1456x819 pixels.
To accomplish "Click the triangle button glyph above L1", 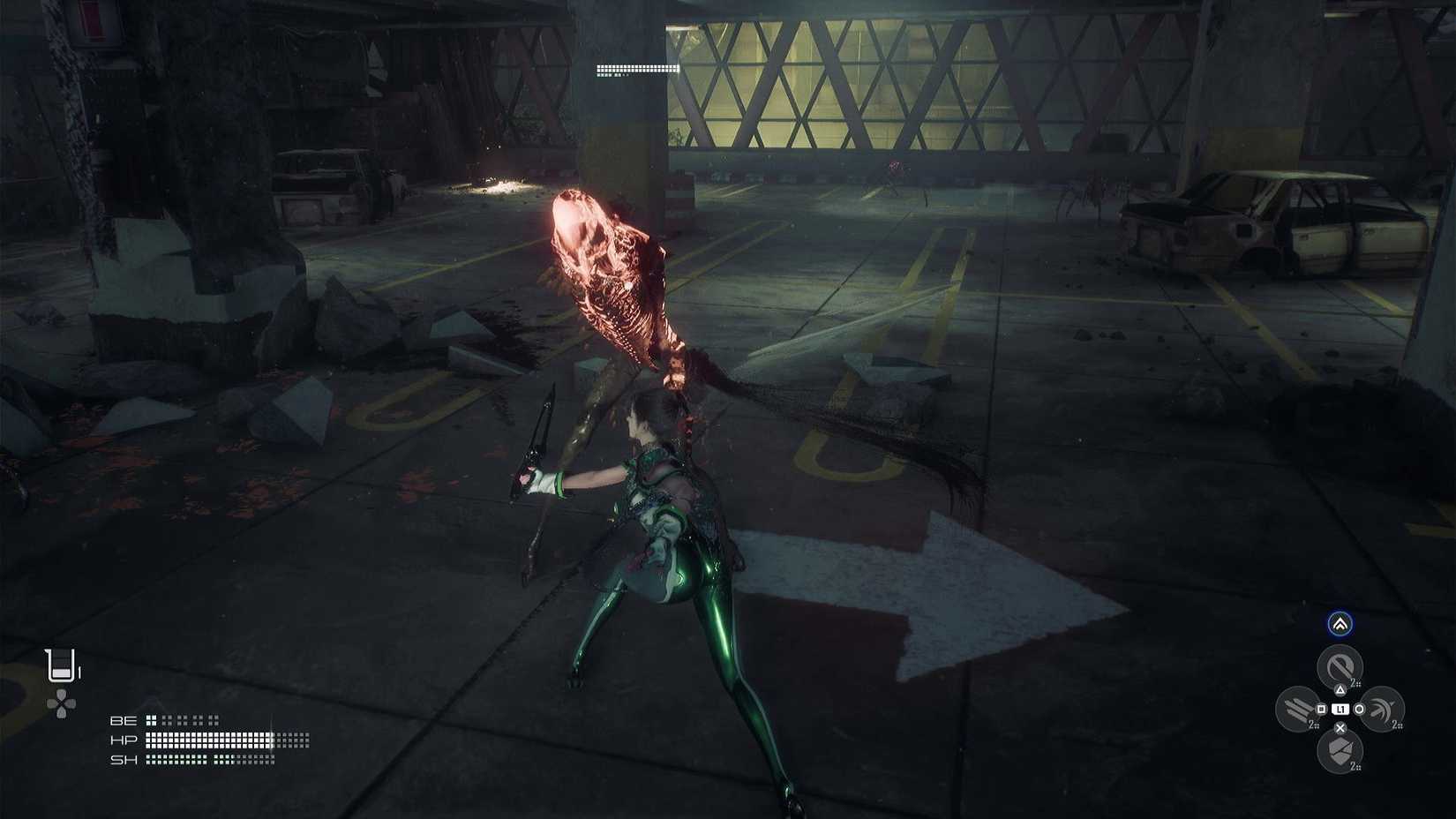I will [1340, 689].
